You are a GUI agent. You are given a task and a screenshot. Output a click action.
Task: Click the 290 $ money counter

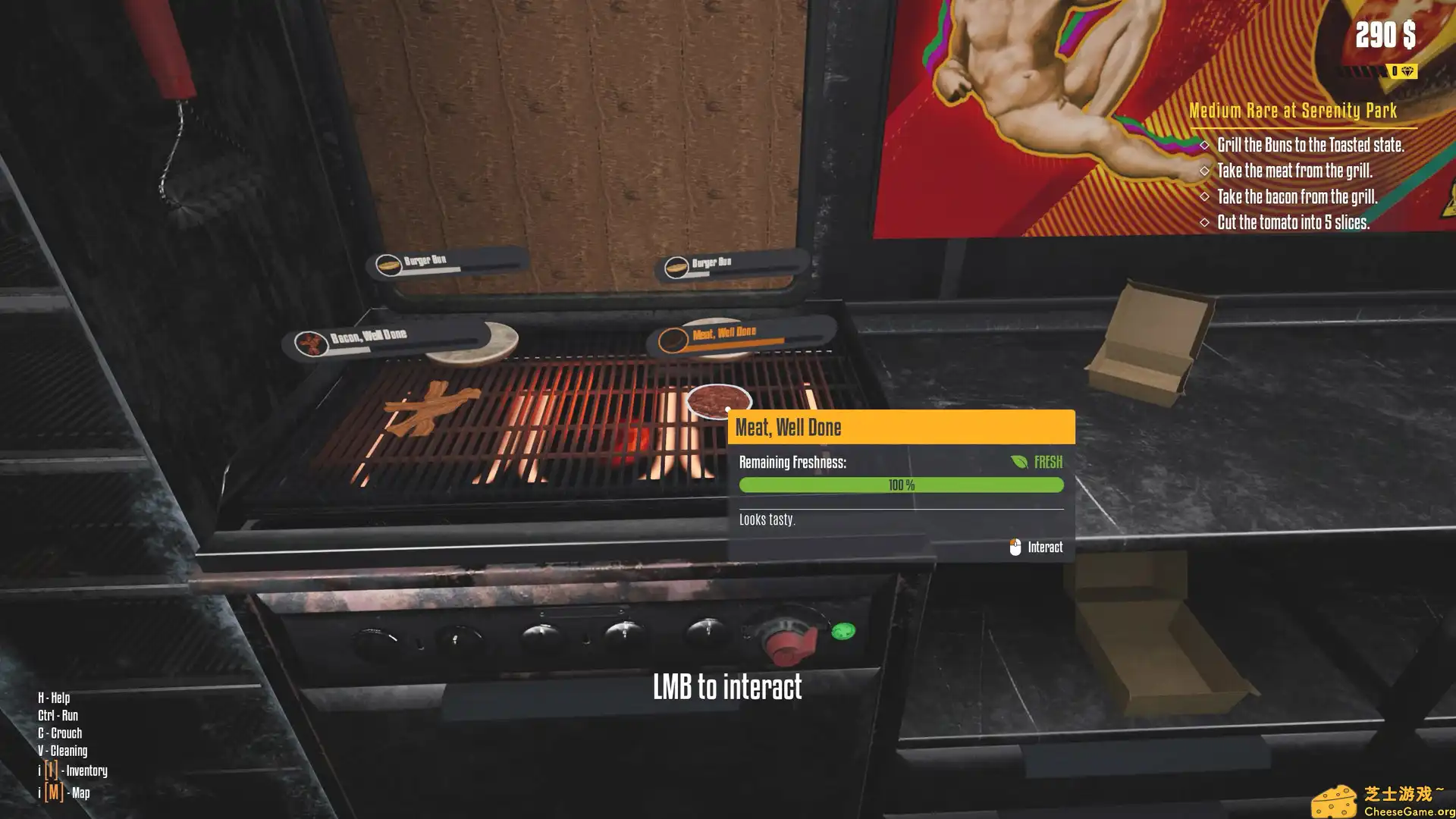[1385, 34]
